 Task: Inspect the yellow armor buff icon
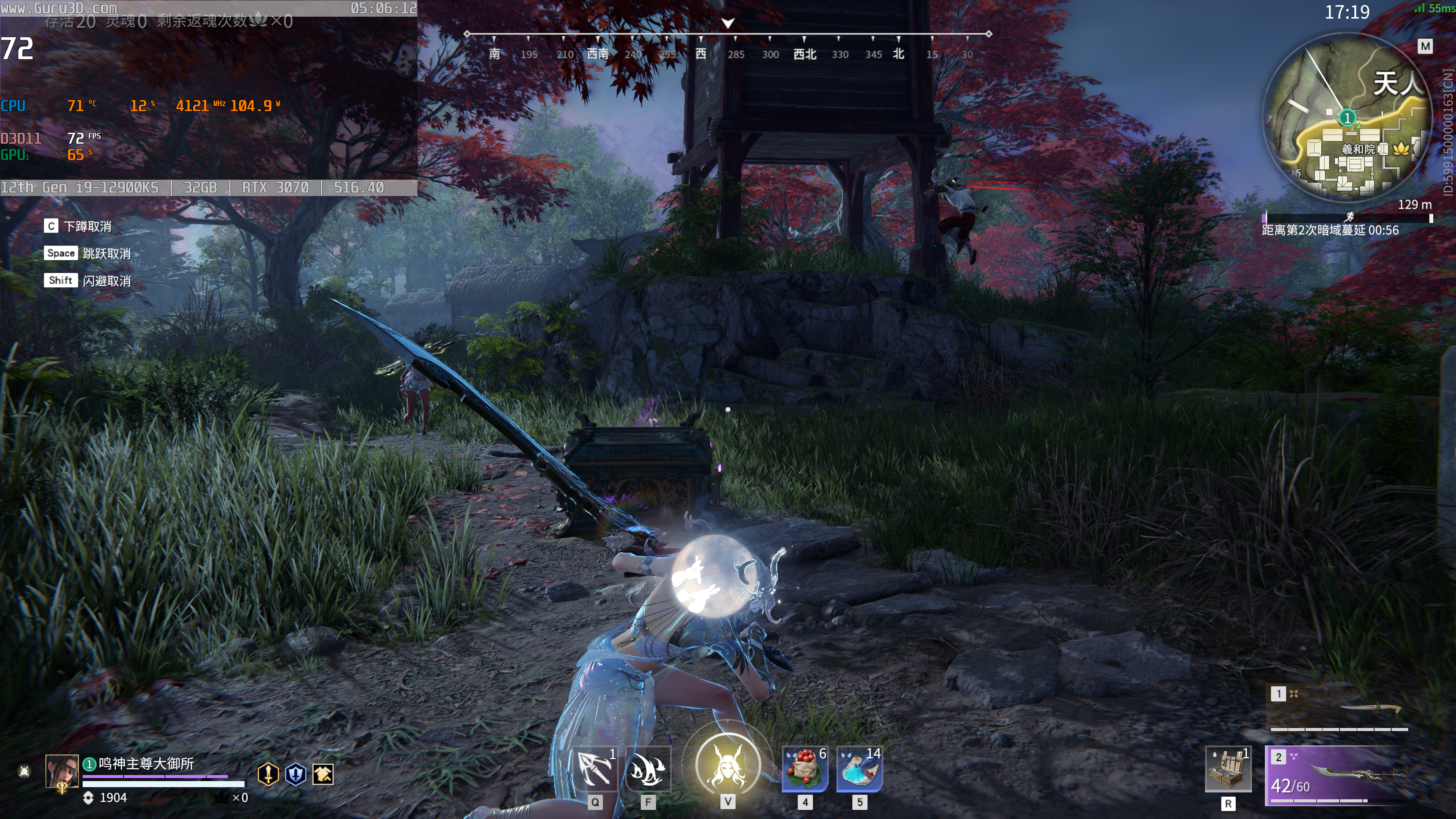tap(323, 774)
